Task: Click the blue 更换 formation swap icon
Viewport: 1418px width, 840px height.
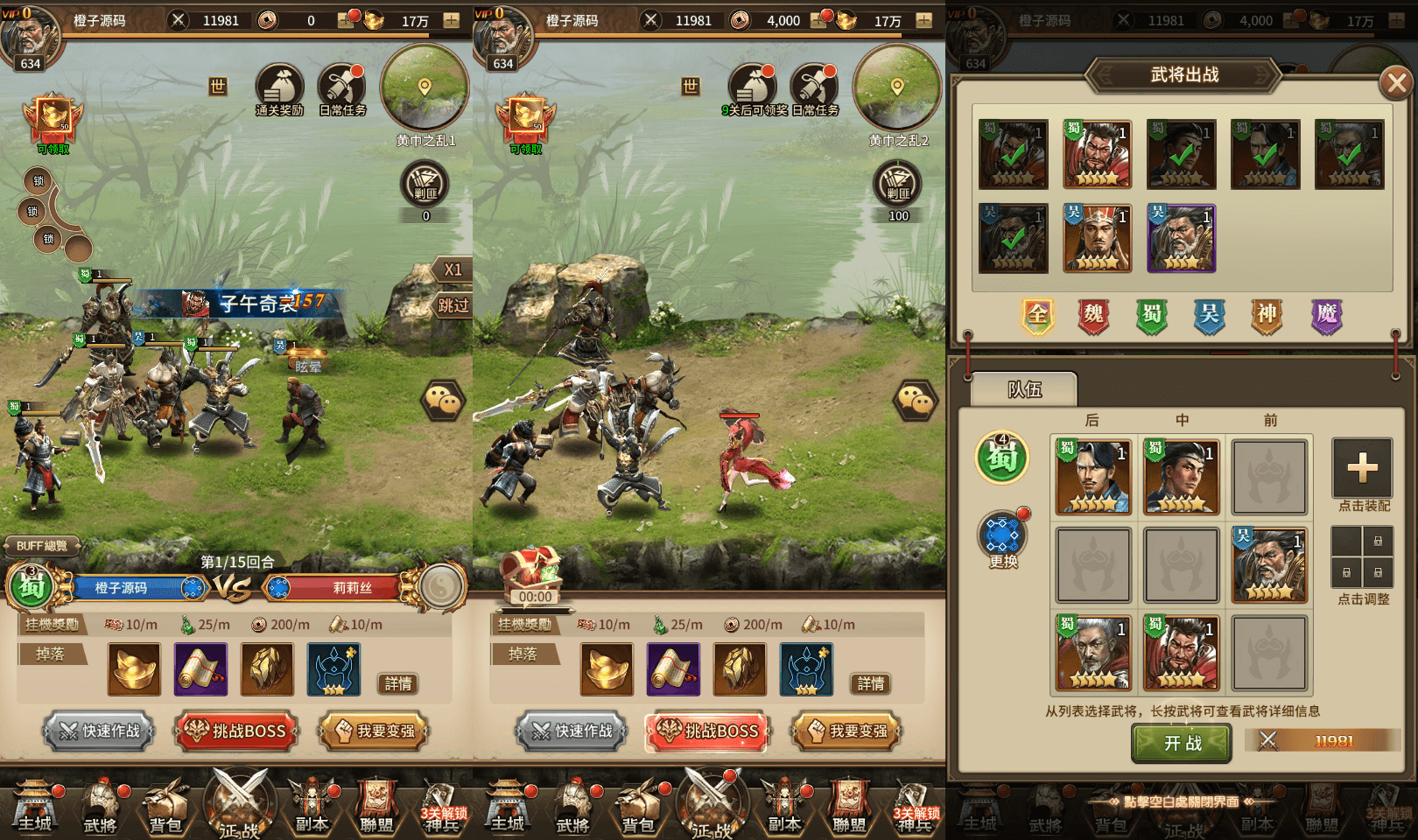Action: (x=1003, y=535)
